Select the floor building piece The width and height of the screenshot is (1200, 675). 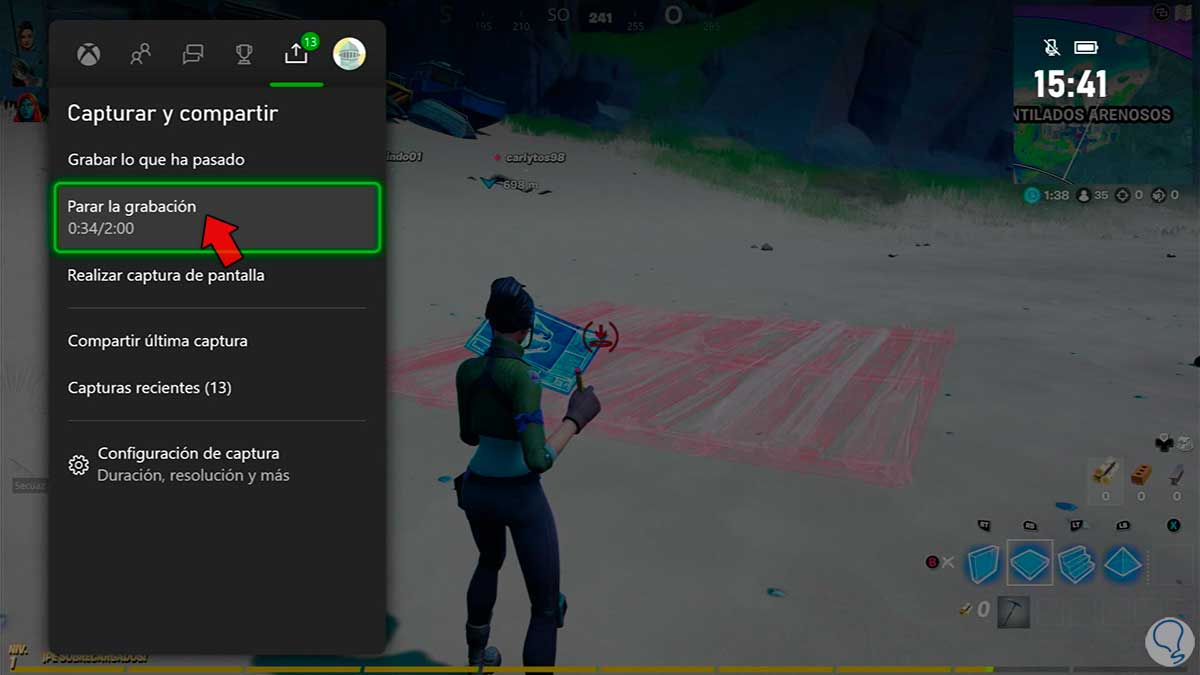tap(1029, 563)
